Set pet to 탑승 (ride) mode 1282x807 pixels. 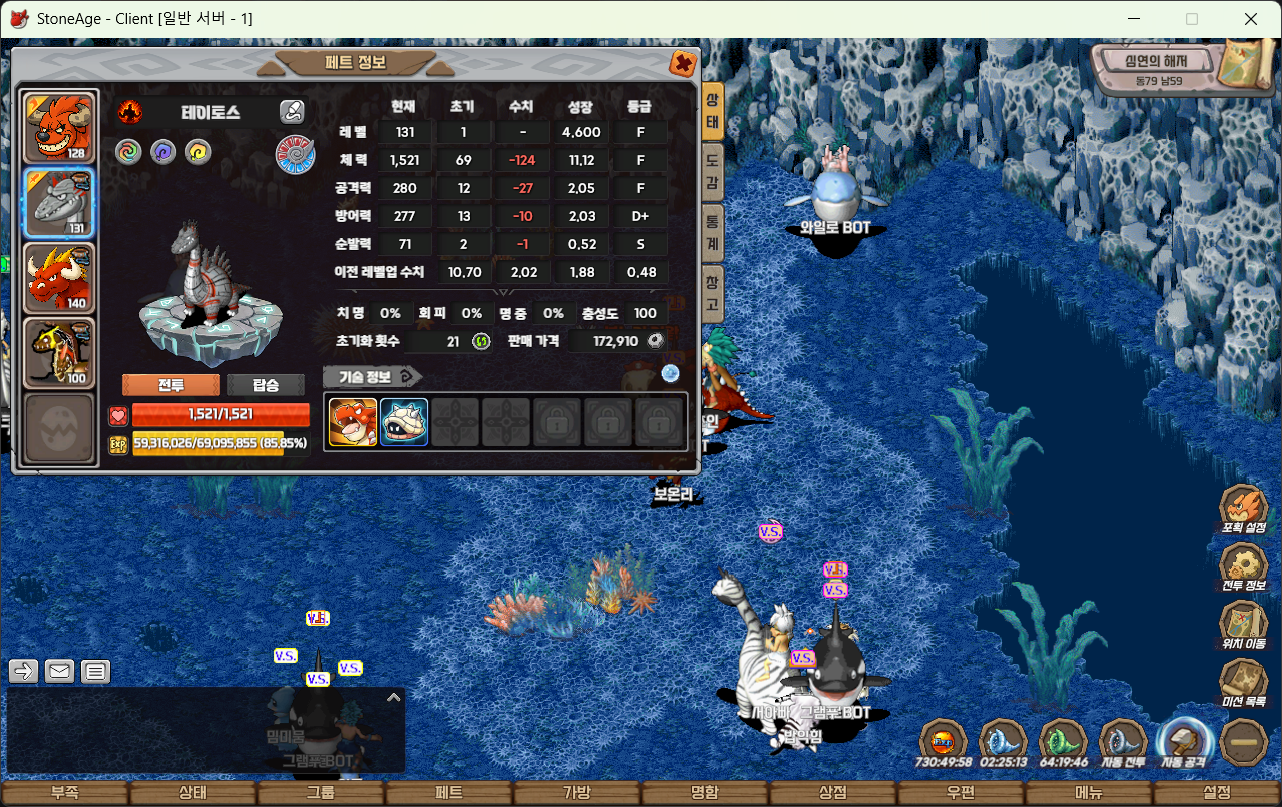point(265,385)
